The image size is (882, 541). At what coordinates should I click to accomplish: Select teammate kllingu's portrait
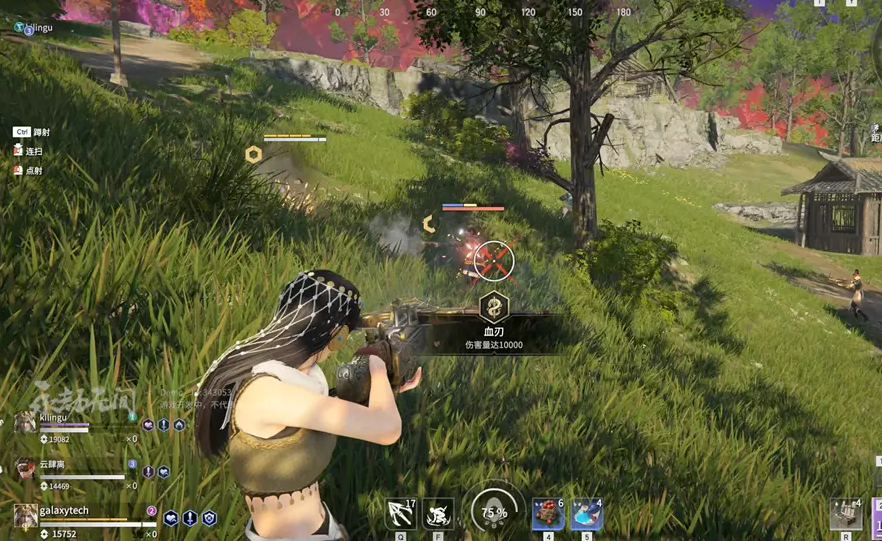(25, 423)
